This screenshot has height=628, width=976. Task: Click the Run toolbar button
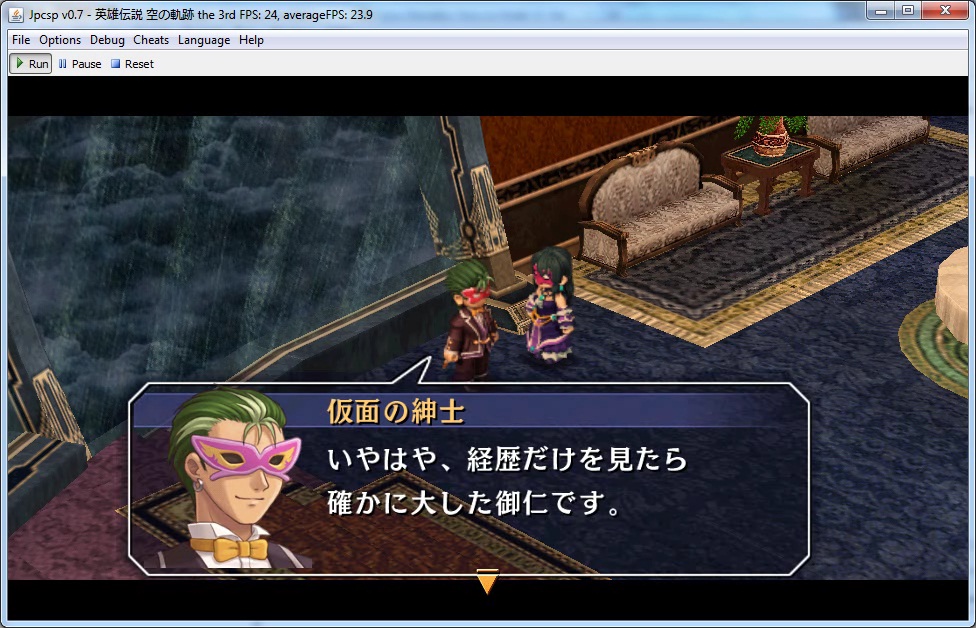click(x=31, y=64)
